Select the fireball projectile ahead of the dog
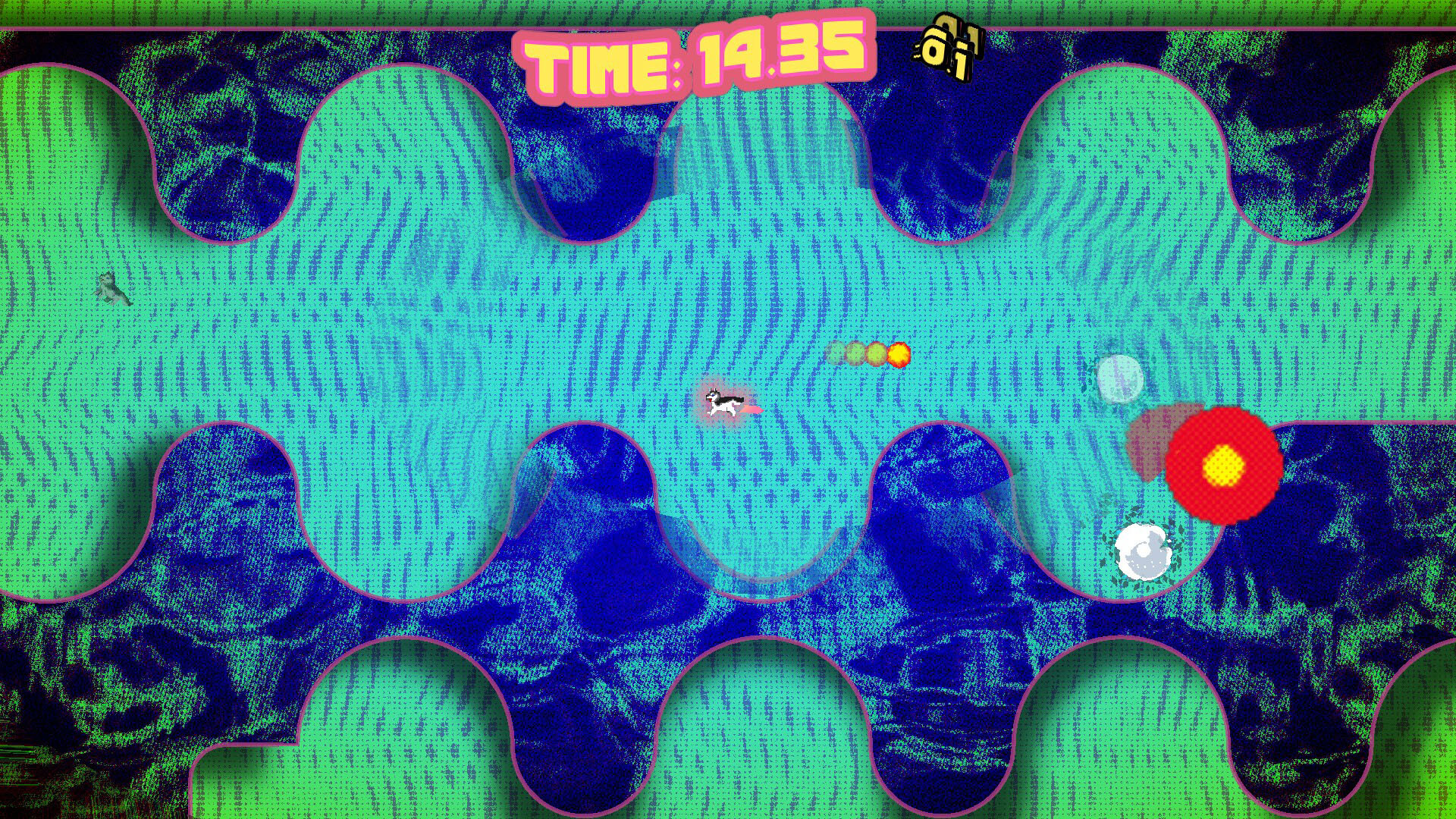This screenshot has width=1456, height=819. pos(898,353)
